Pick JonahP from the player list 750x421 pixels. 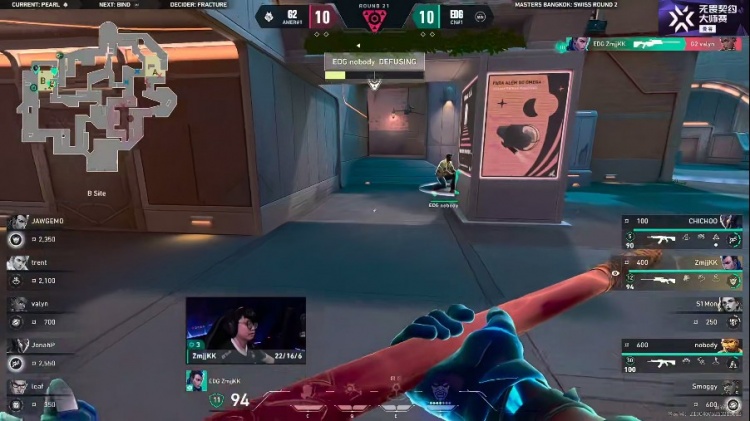click(40, 352)
